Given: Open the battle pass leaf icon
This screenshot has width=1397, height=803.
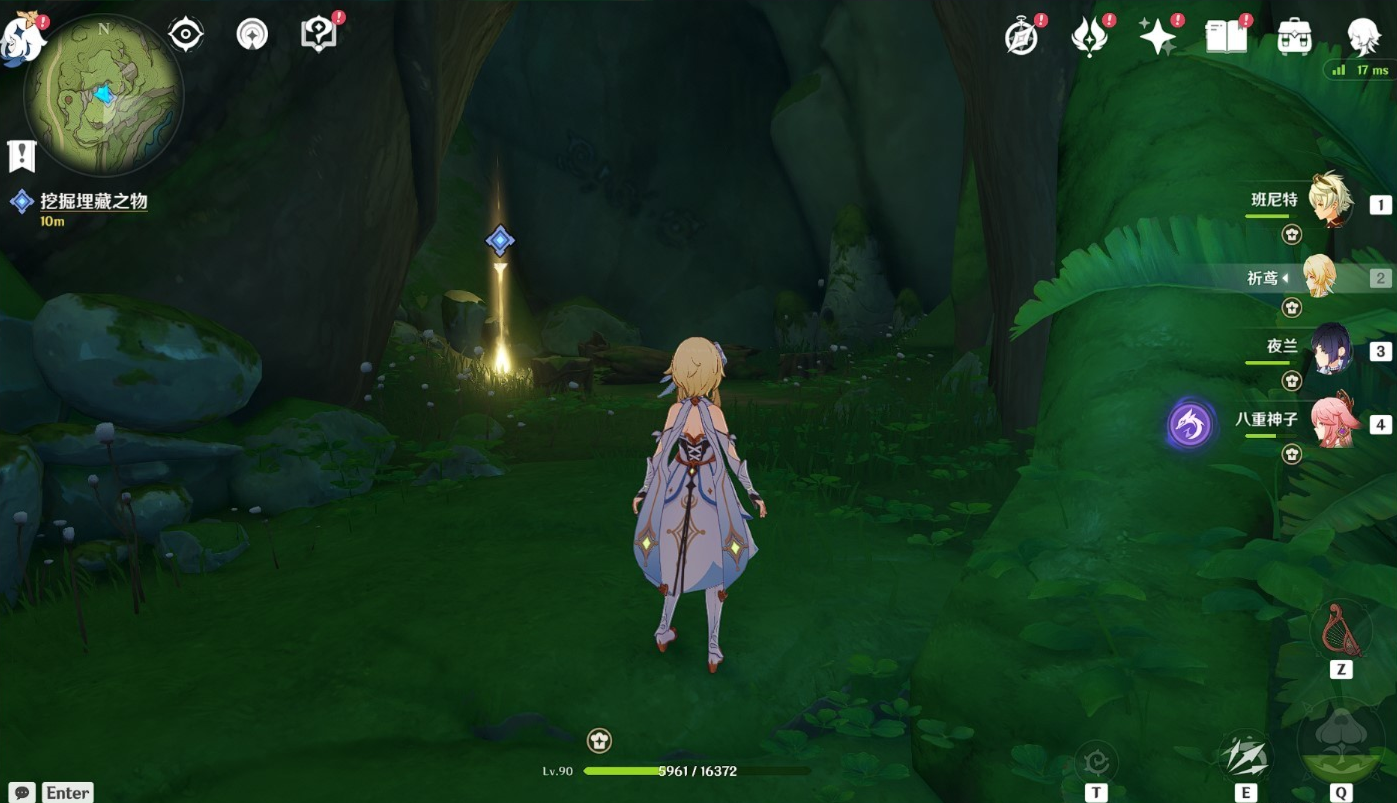Looking at the screenshot, I should coord(1089,38).
